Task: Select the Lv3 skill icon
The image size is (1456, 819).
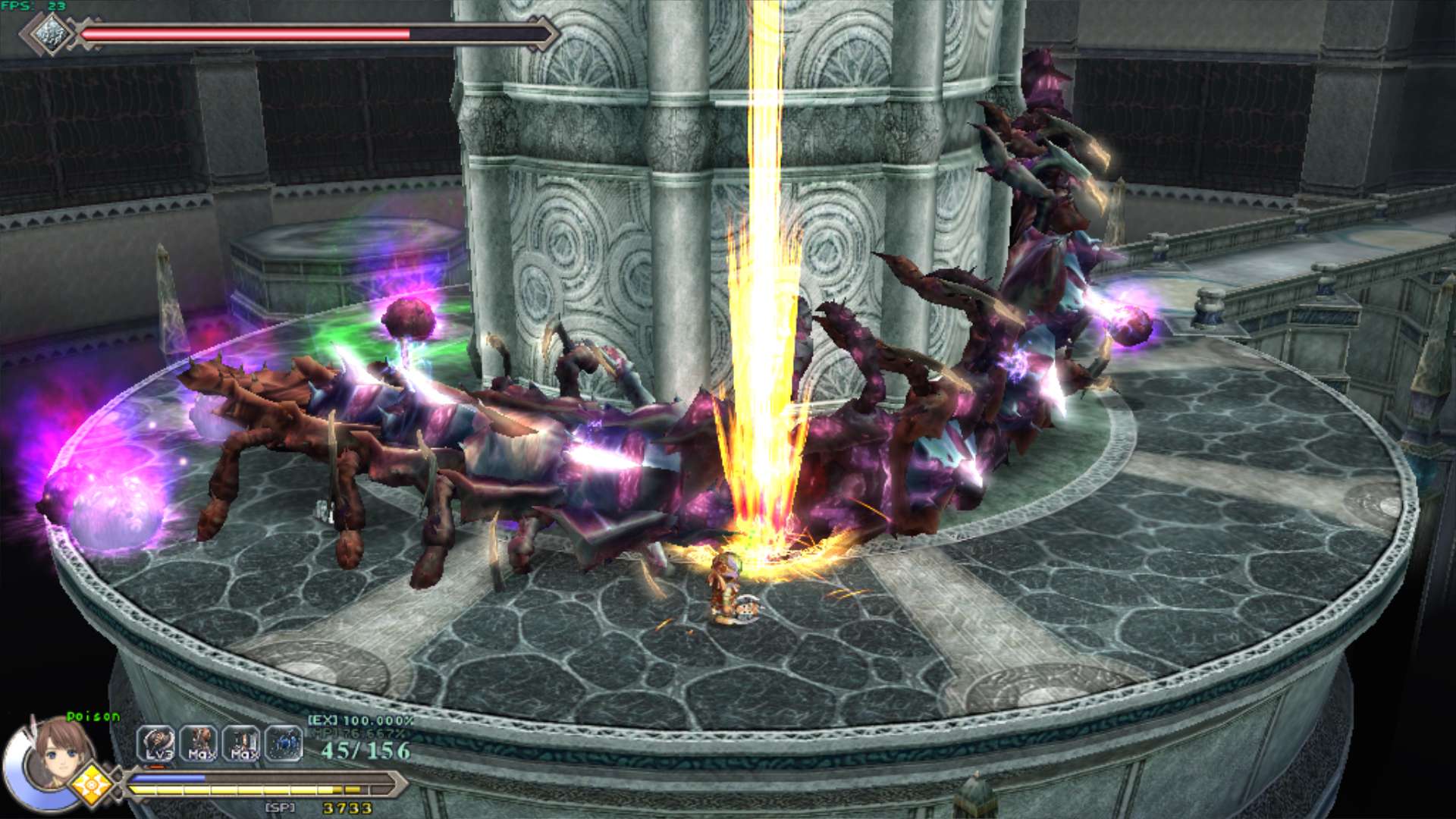Action: [x=157, y=744]
